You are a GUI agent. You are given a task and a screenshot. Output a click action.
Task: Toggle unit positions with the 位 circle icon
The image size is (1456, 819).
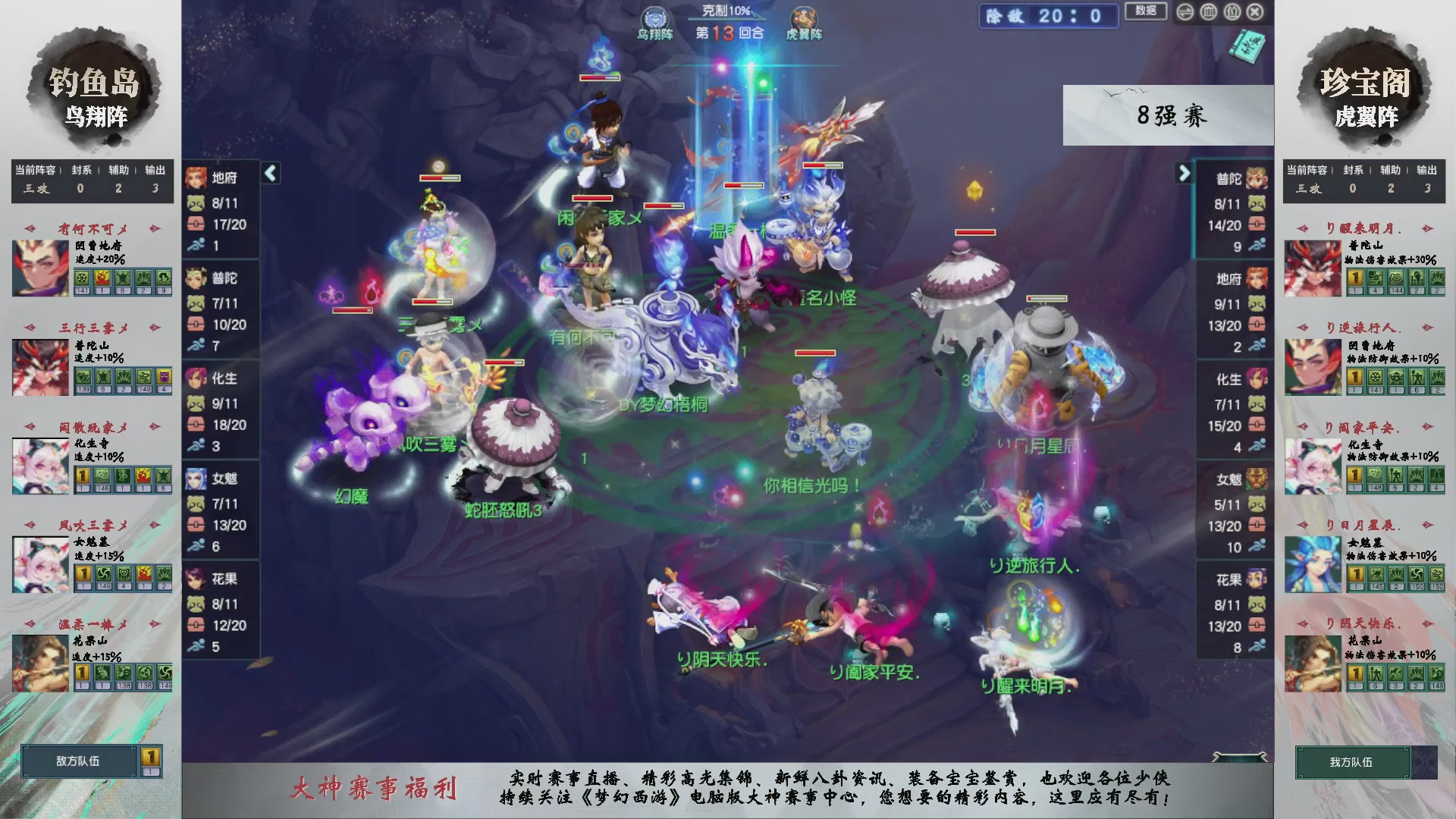[x=1232, y=11]
